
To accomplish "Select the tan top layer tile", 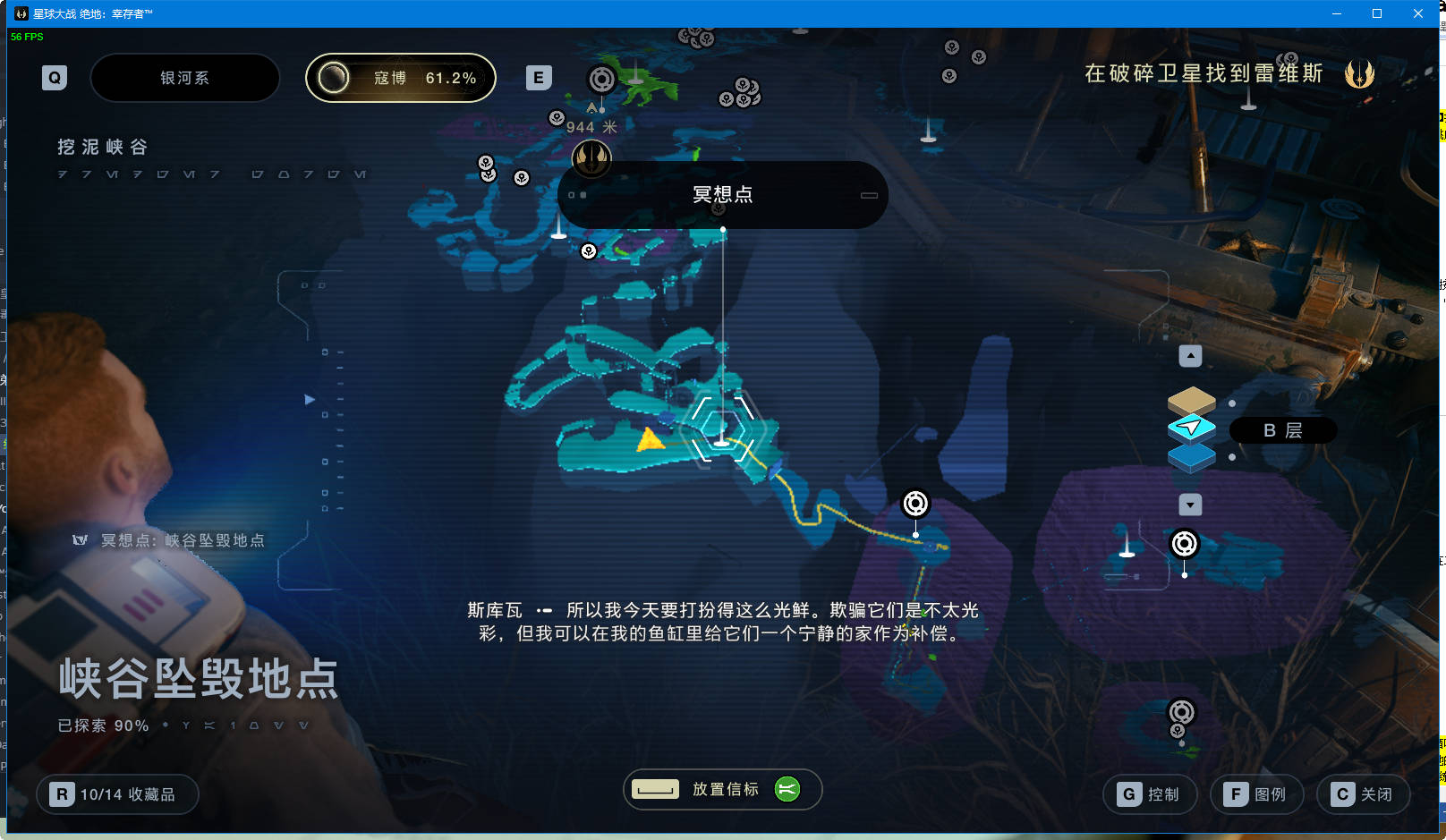I will point(1191,400).
